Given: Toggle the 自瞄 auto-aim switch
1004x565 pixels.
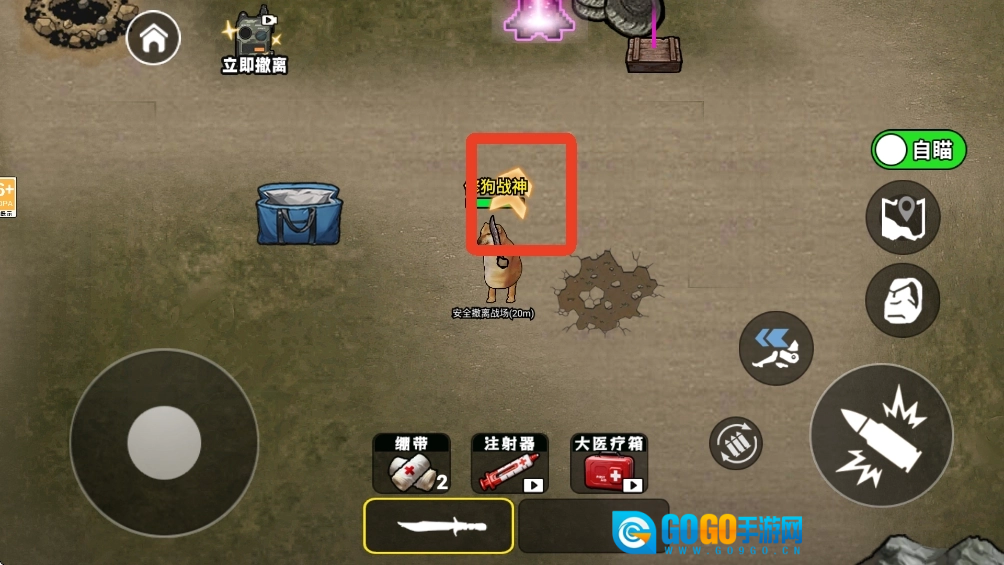Looking at the screenshot, I should (x=919, y=150).
